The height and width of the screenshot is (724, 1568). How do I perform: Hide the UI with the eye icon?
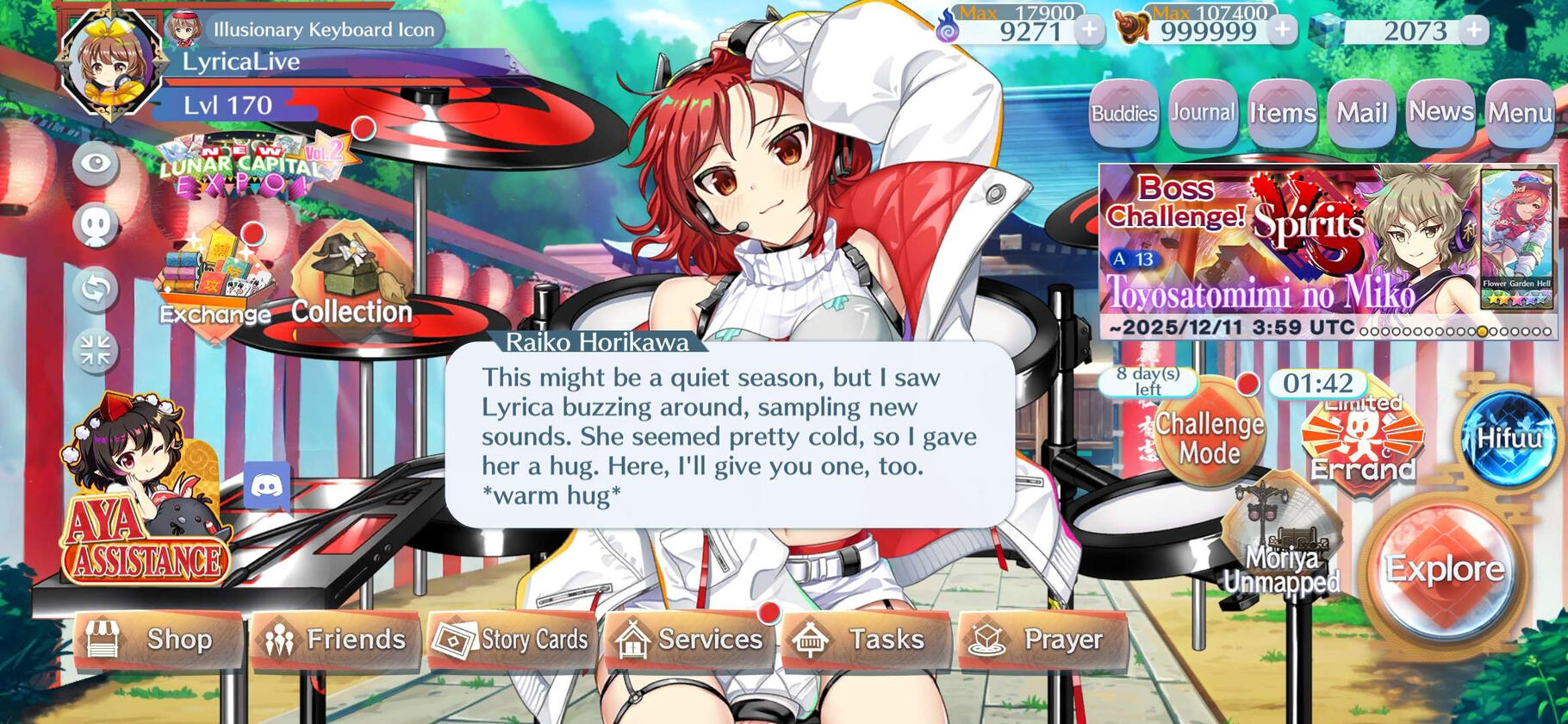pyautogui.click(x=97, y=160)
